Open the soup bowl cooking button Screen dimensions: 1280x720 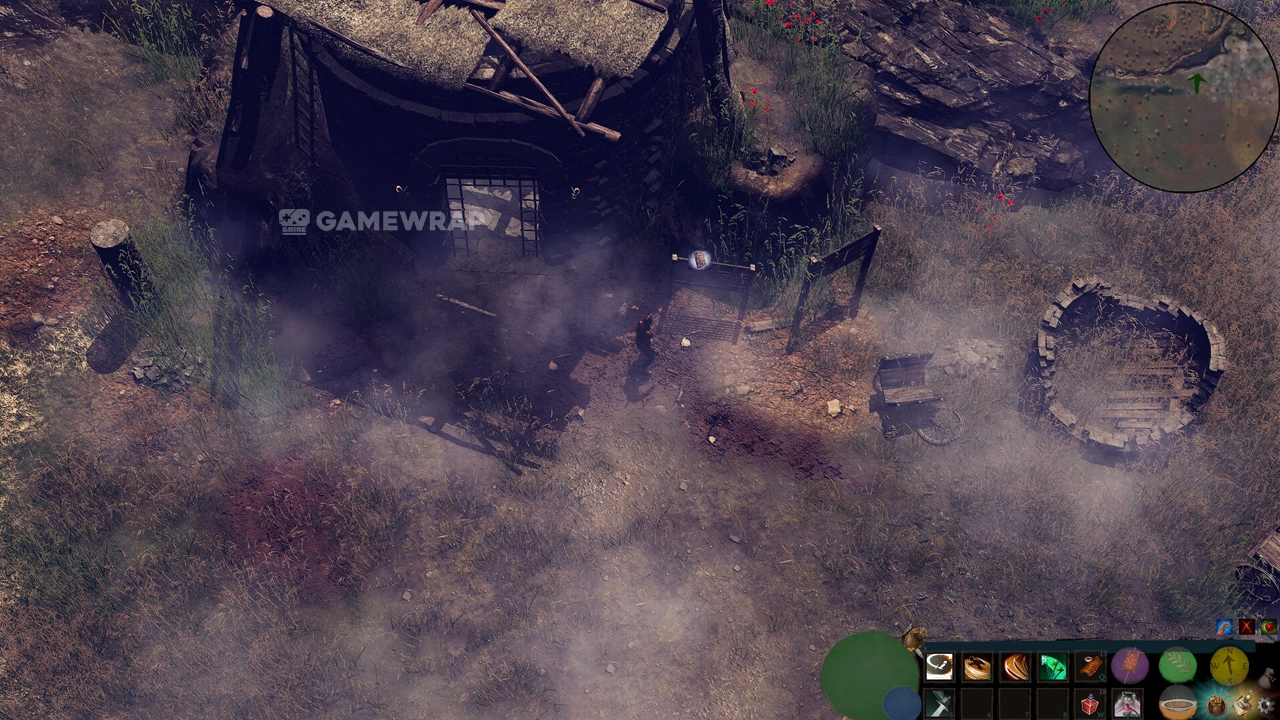tap(1178, 704)
